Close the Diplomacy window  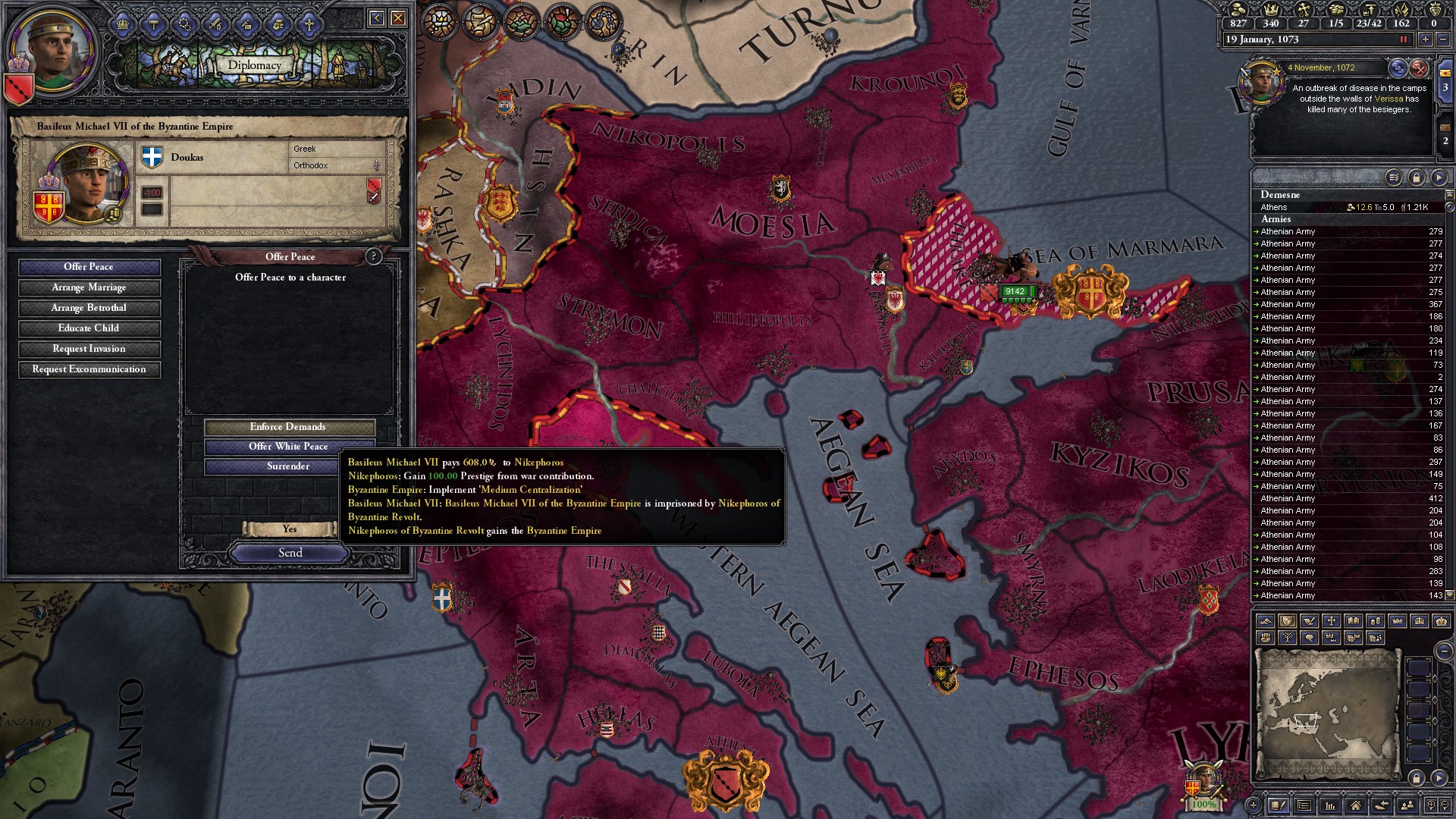point(398,18)
